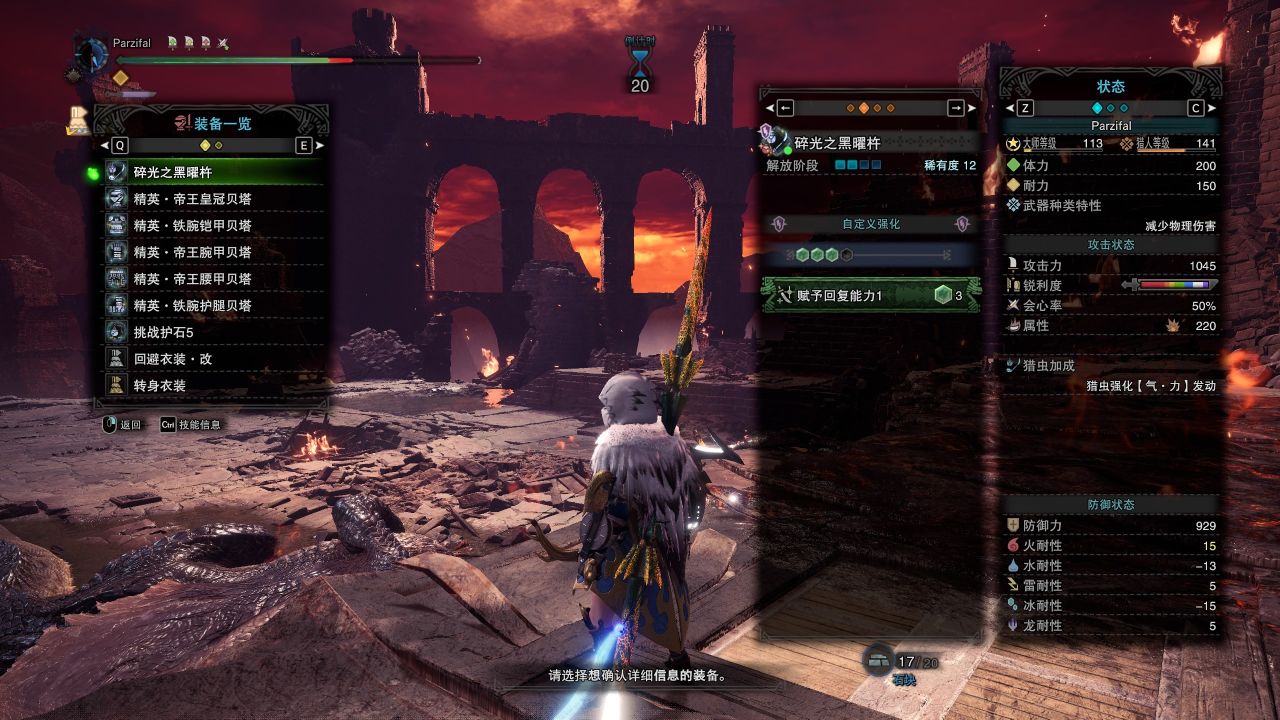Page equipment list right arrow
Viewport: 1280px width, 720px height.
click(x=304, y=145)
